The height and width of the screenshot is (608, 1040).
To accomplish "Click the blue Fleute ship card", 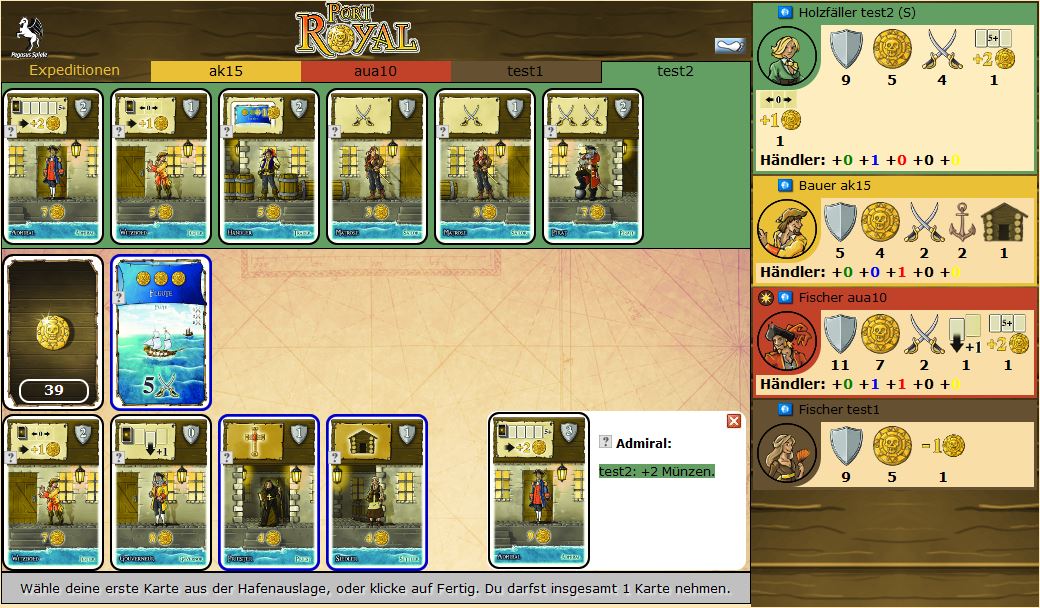I will point(161,331).
